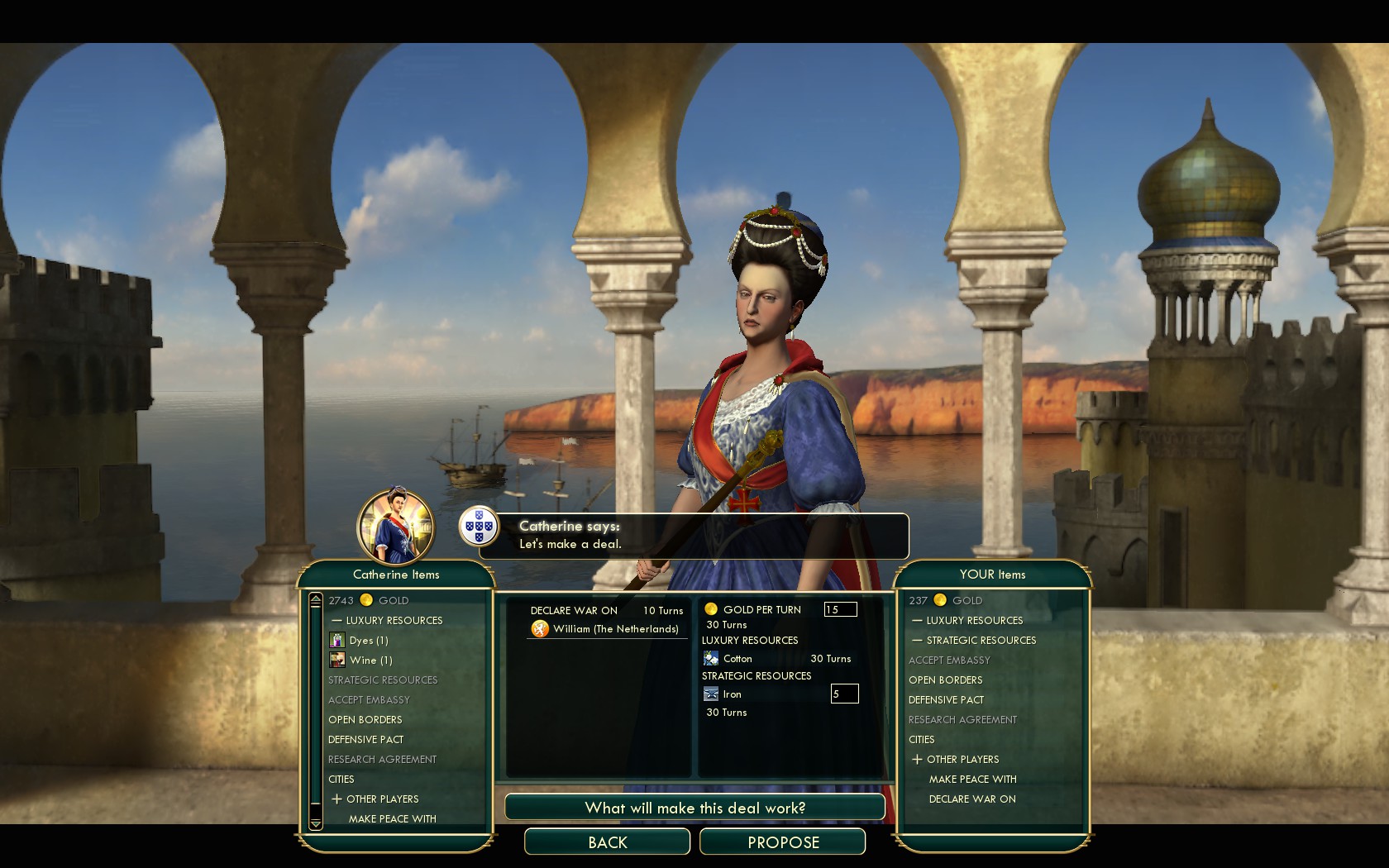The height and width of the screenshot is (868, 1389).
Task: Ask what will make this deal work
Action: click(x=694, y=808)
